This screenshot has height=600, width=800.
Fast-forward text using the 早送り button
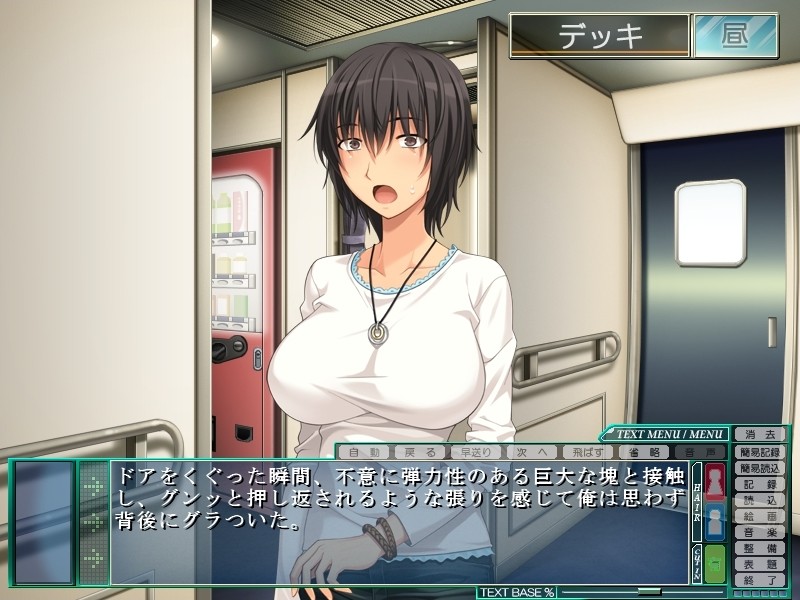pos(476,452)
